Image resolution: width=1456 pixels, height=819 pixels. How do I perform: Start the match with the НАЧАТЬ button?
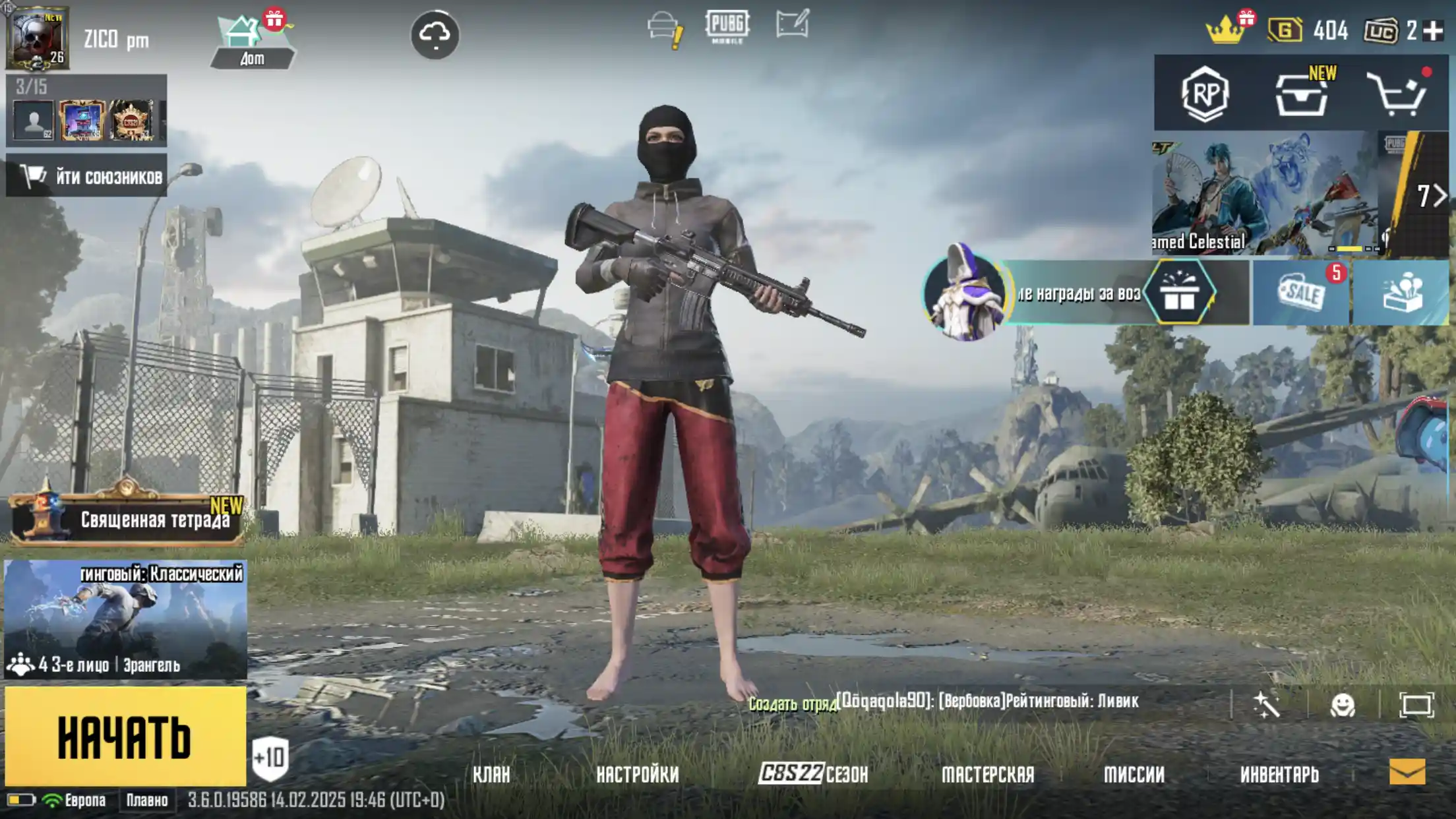(x=125, y=737)
